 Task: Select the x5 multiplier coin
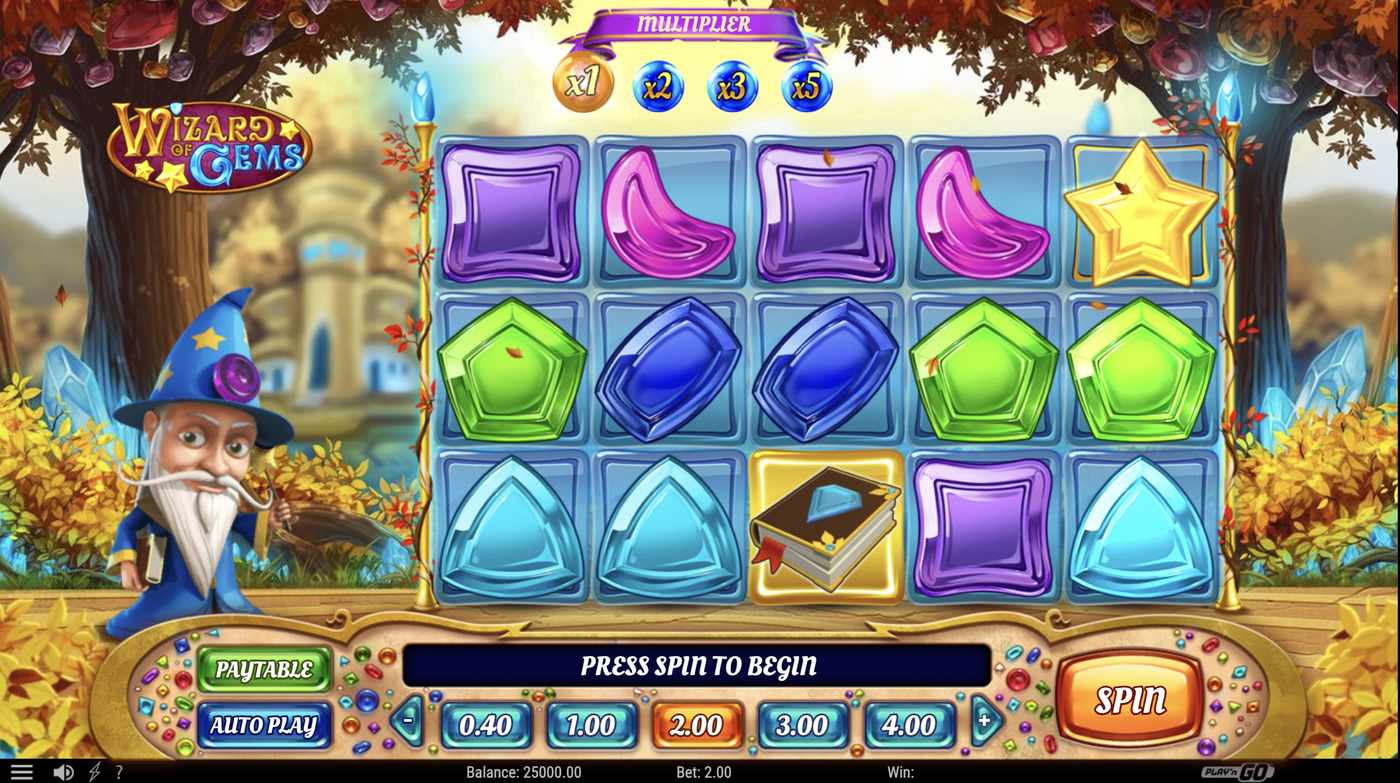pyautogui.click(x=805, y=85)
